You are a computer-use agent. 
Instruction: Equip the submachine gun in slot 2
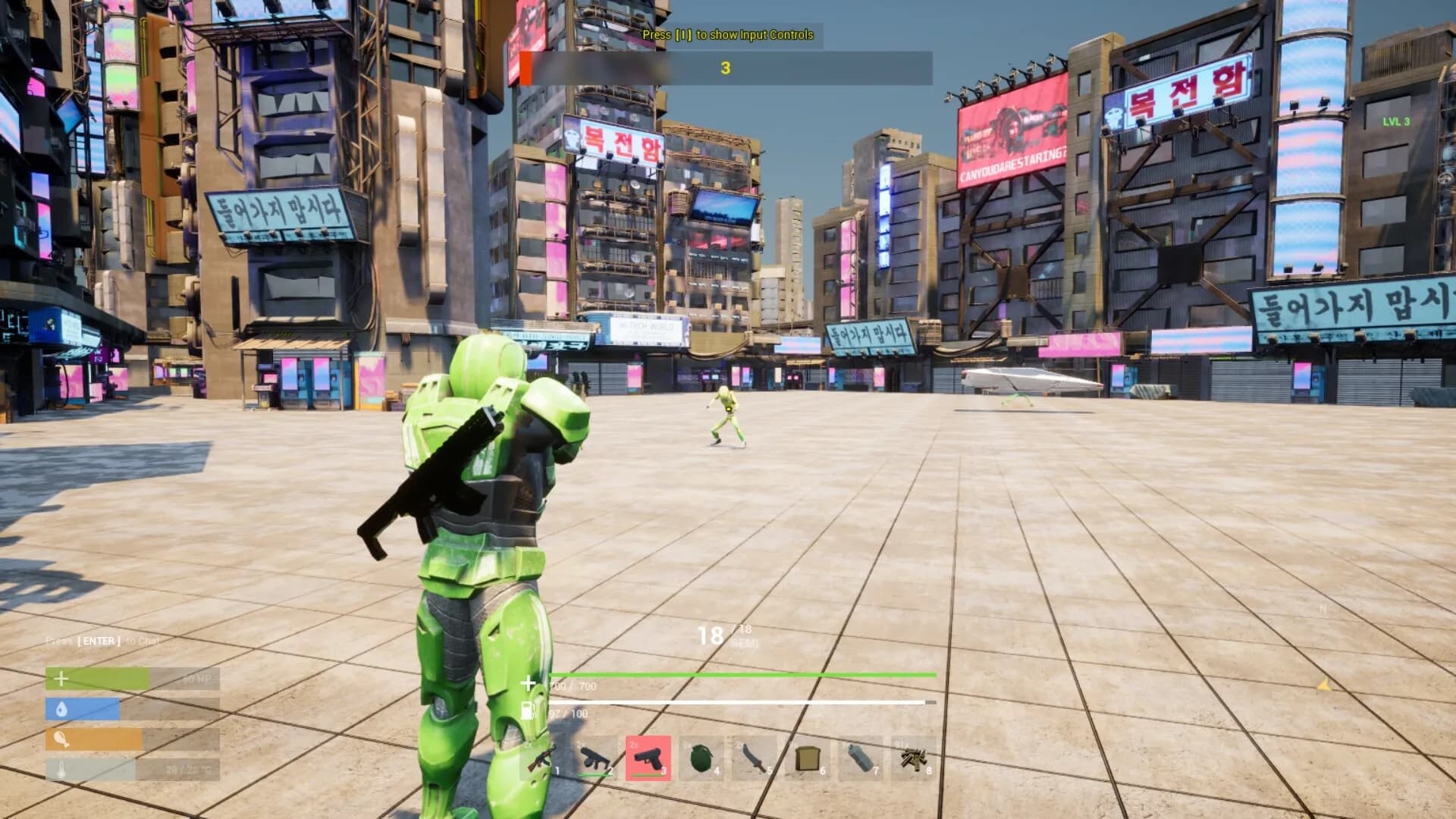pyautogui.click(x=595, y=758)
